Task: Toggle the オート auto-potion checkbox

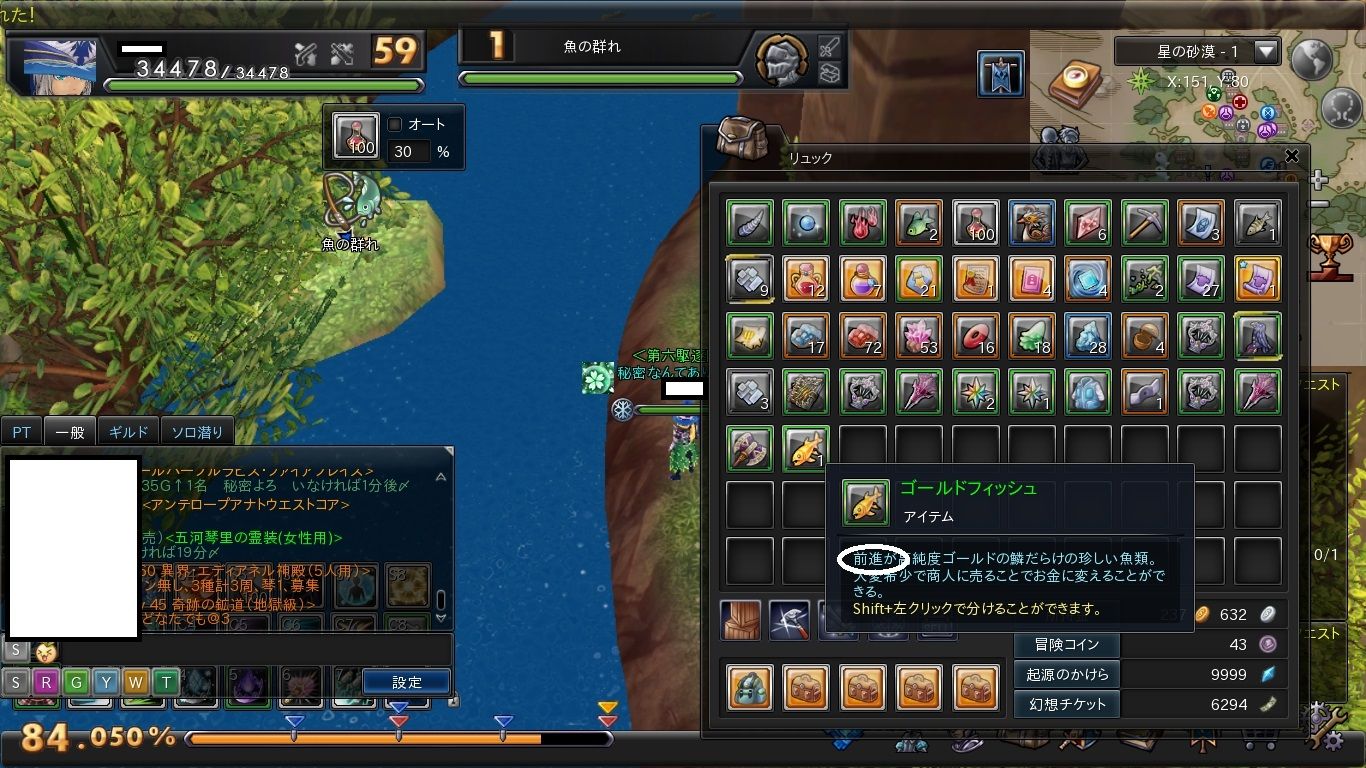Action: pyautogui.click(x=395, y=125)
